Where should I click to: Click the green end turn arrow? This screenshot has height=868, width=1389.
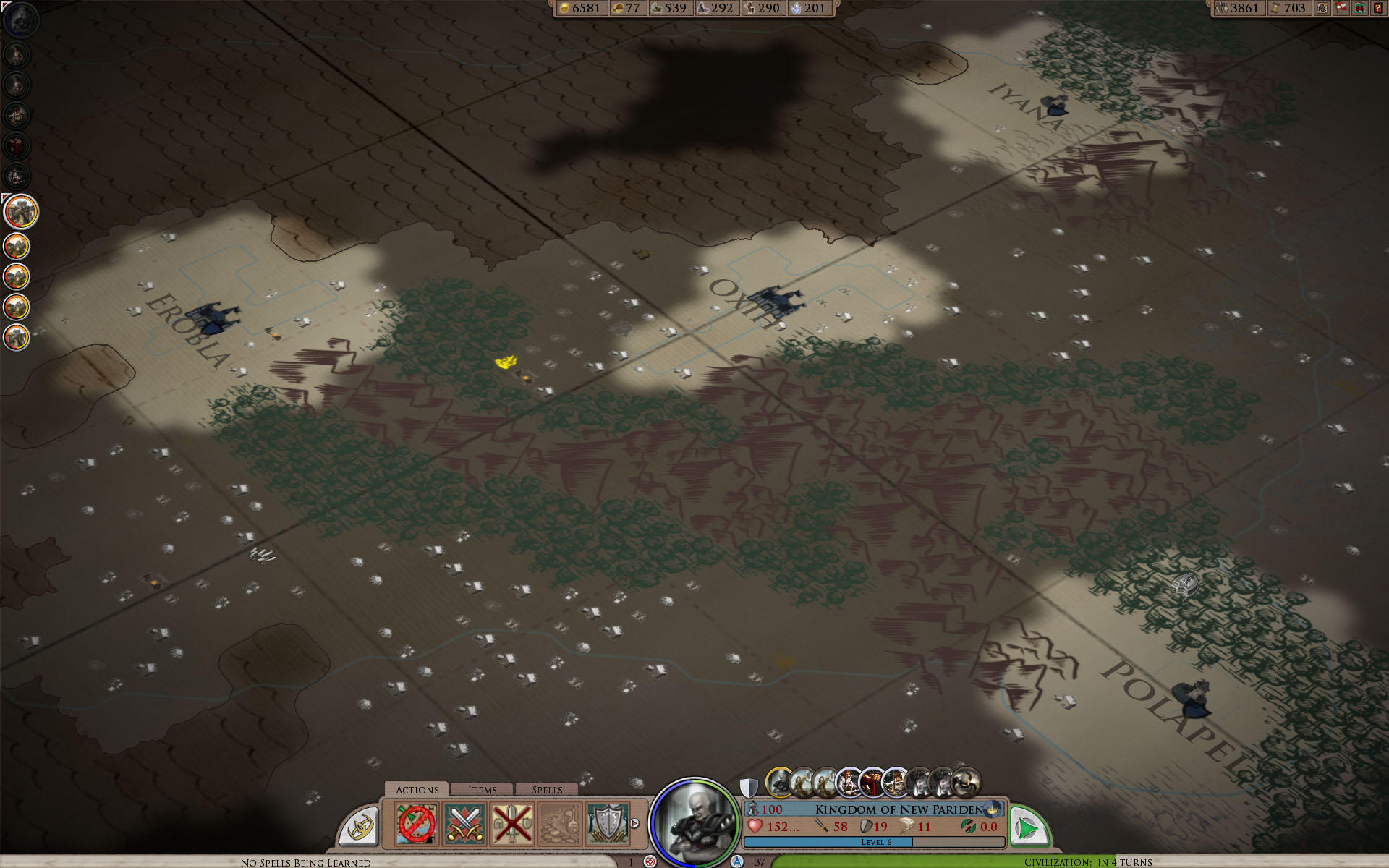[1028, 826]
